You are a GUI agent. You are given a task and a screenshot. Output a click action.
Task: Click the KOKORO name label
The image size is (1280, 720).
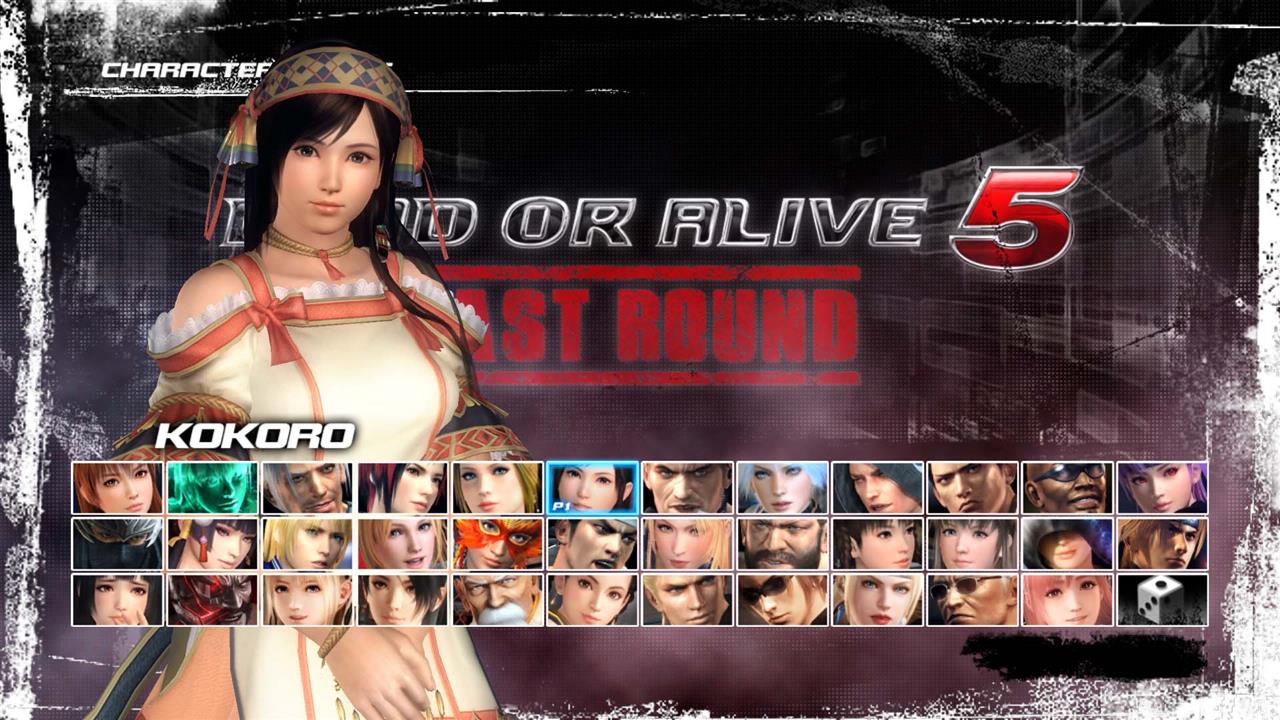point(254,435)
